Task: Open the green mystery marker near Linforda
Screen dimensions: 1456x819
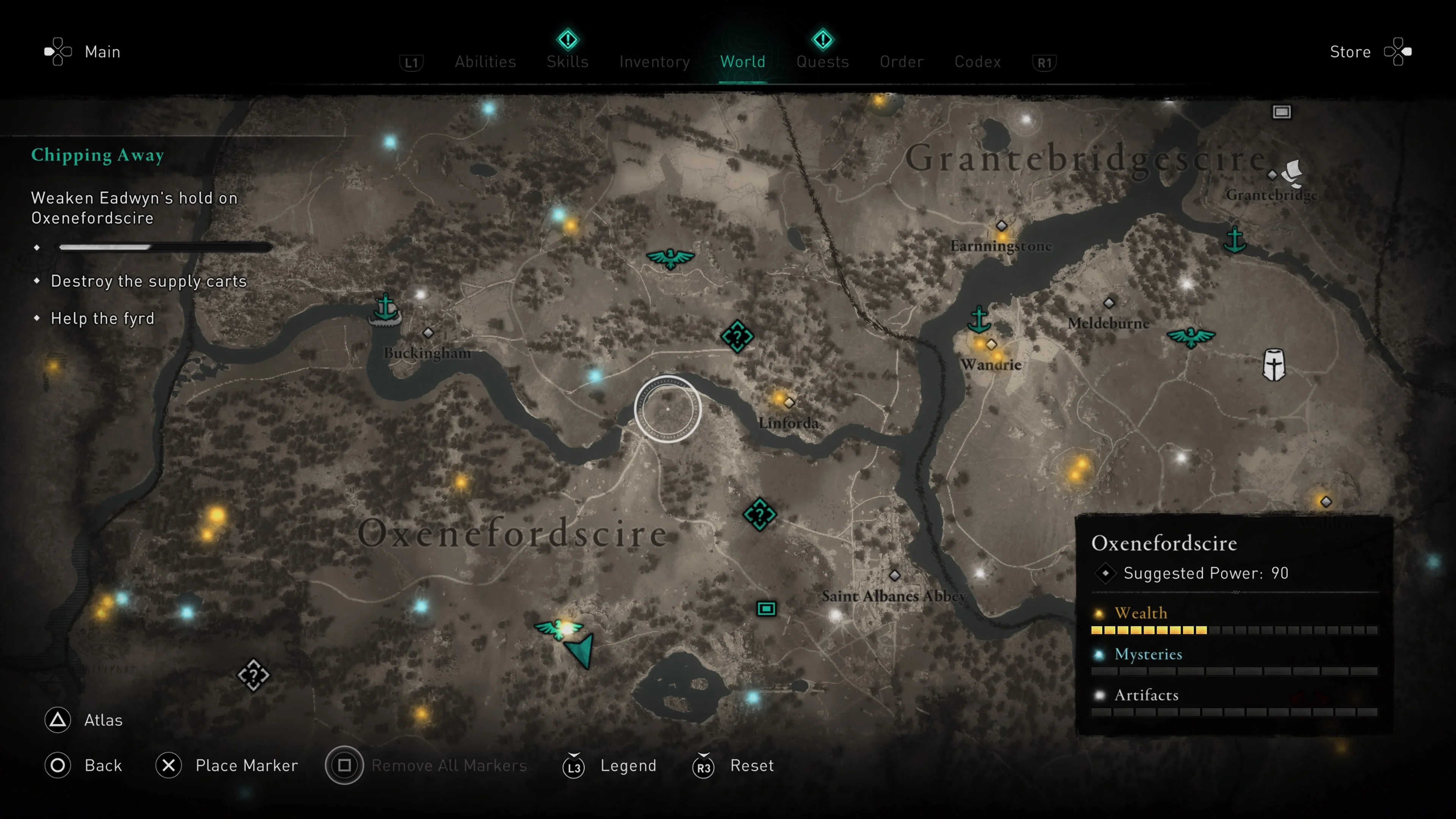Action: (x=738, y=336)
